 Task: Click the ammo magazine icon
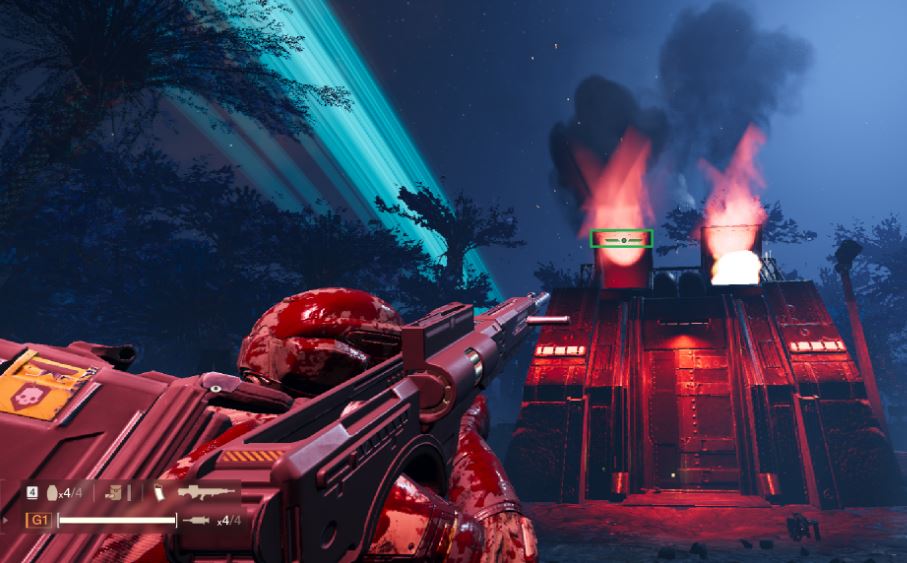(x=159, y=492)
